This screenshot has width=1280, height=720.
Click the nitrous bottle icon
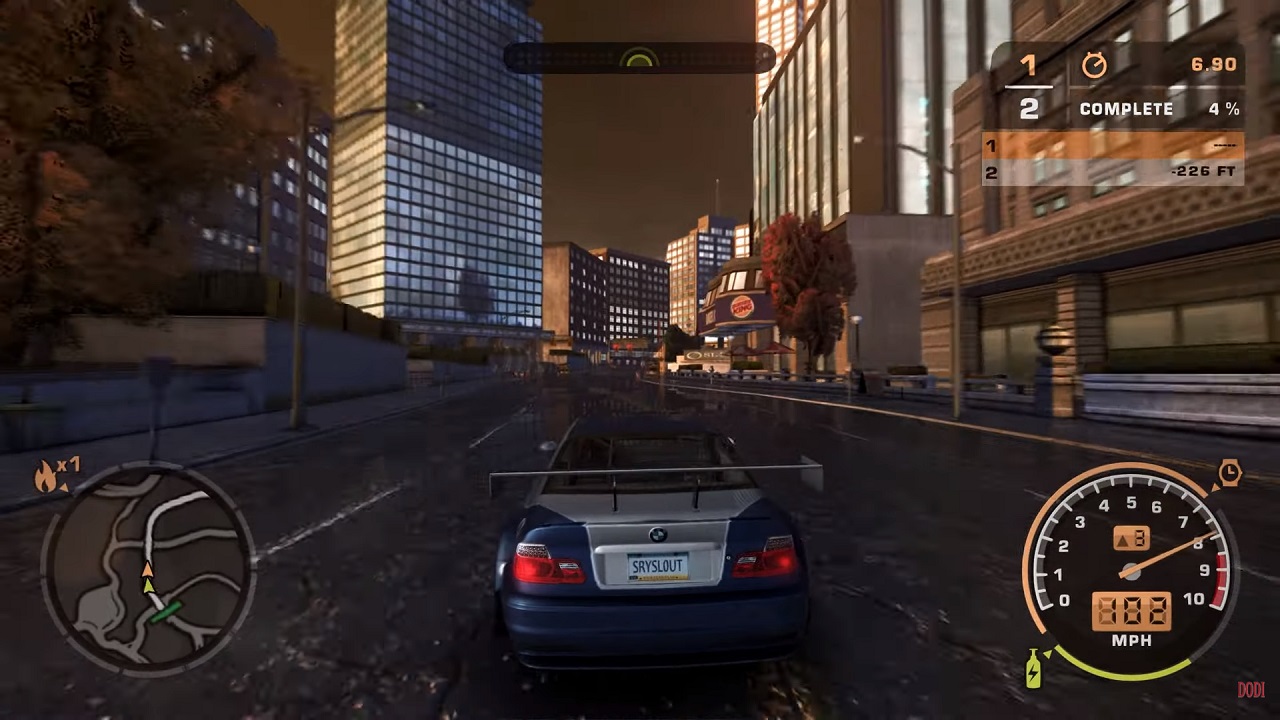(x=1033, y=668)
